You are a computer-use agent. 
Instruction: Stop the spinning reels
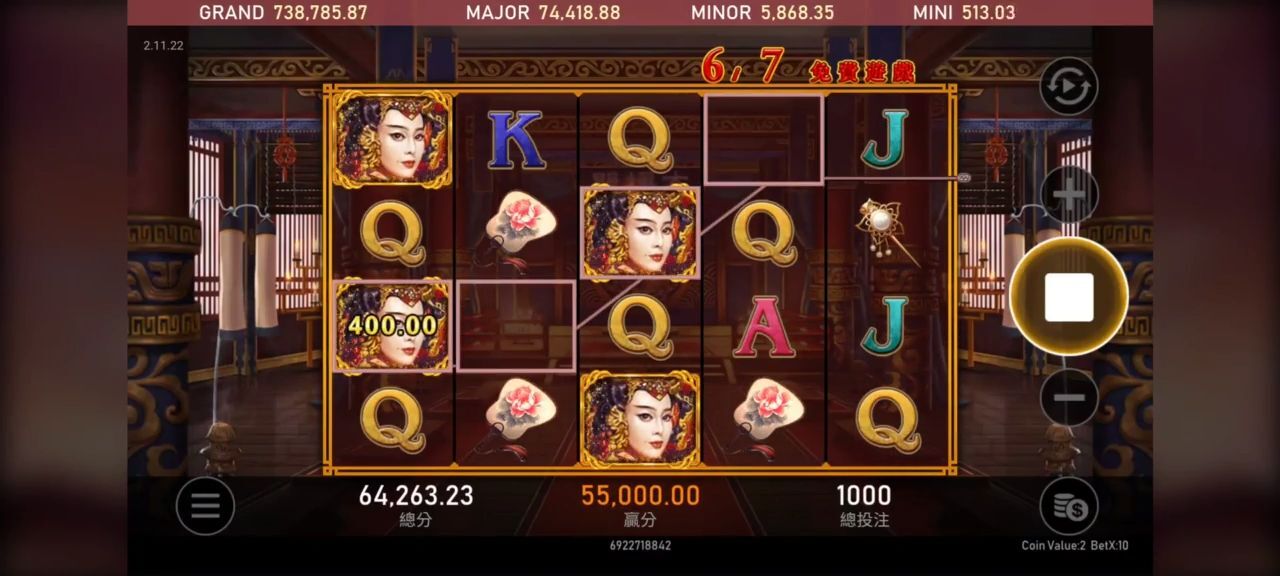[1068, 297]
